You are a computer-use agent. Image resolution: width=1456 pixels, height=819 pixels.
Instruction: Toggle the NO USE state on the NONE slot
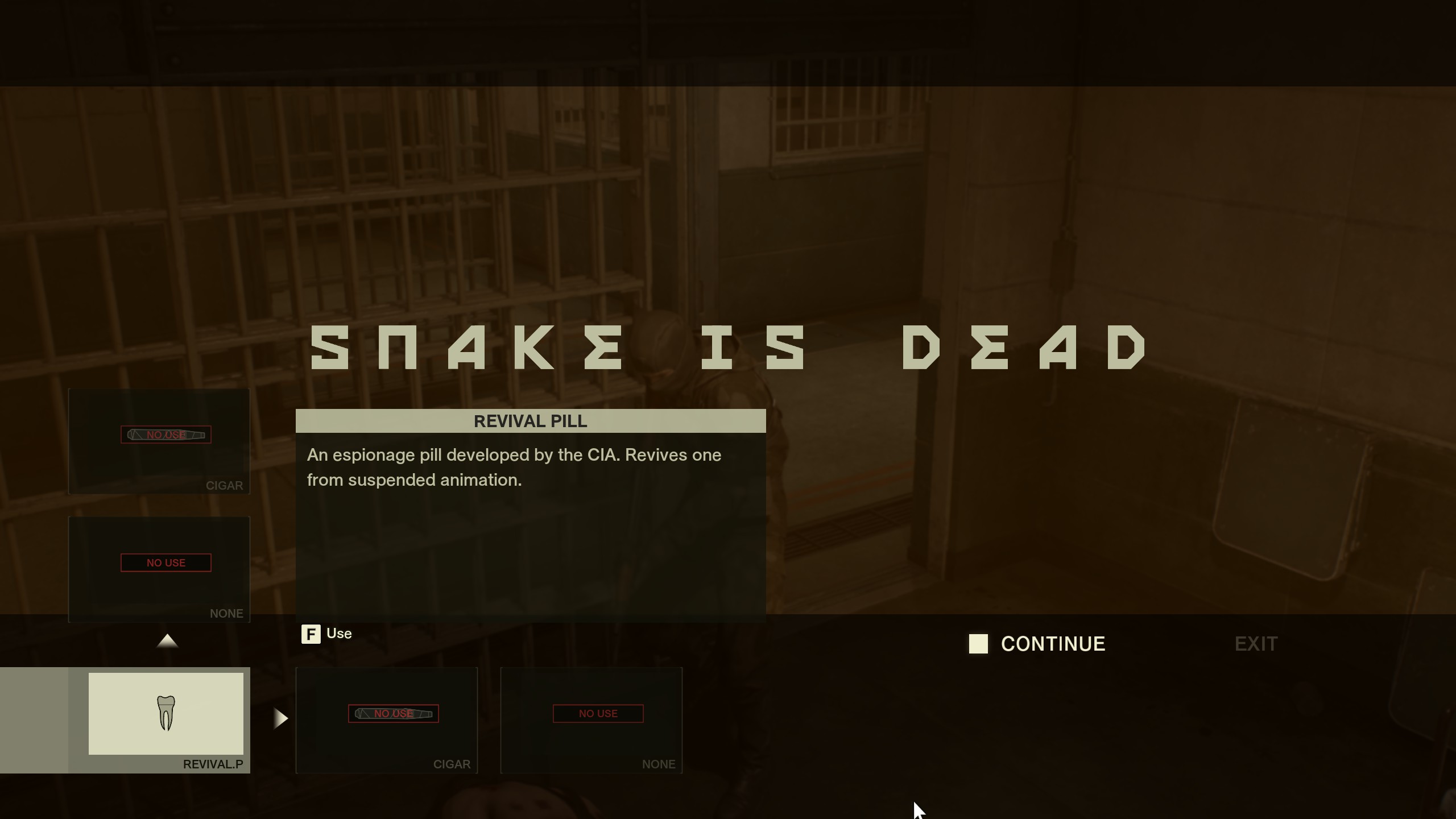pos(166,562)
